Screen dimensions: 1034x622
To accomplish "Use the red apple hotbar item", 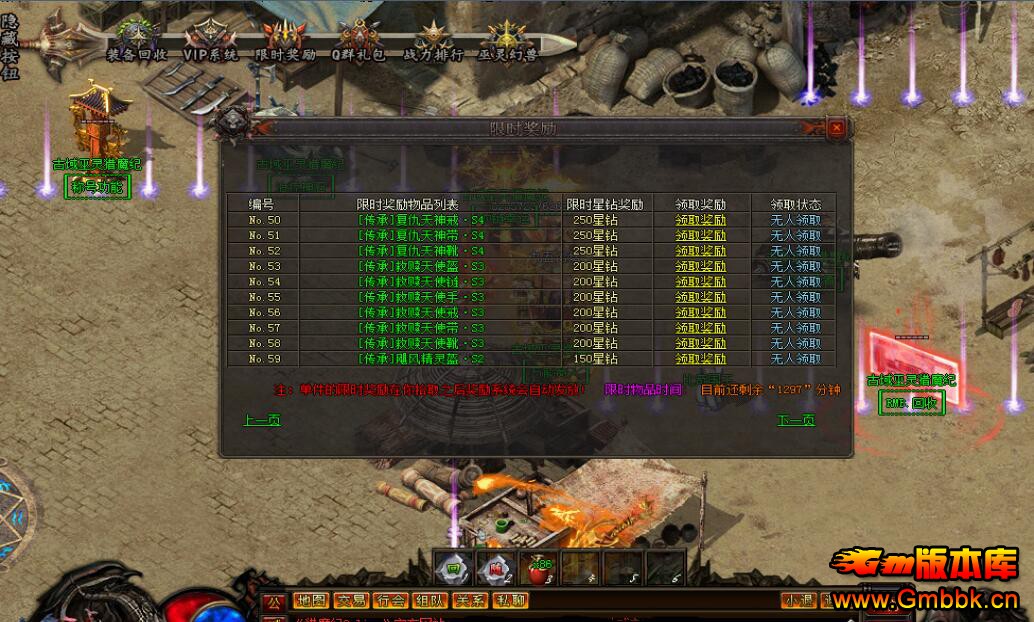I will pos(538,568).
